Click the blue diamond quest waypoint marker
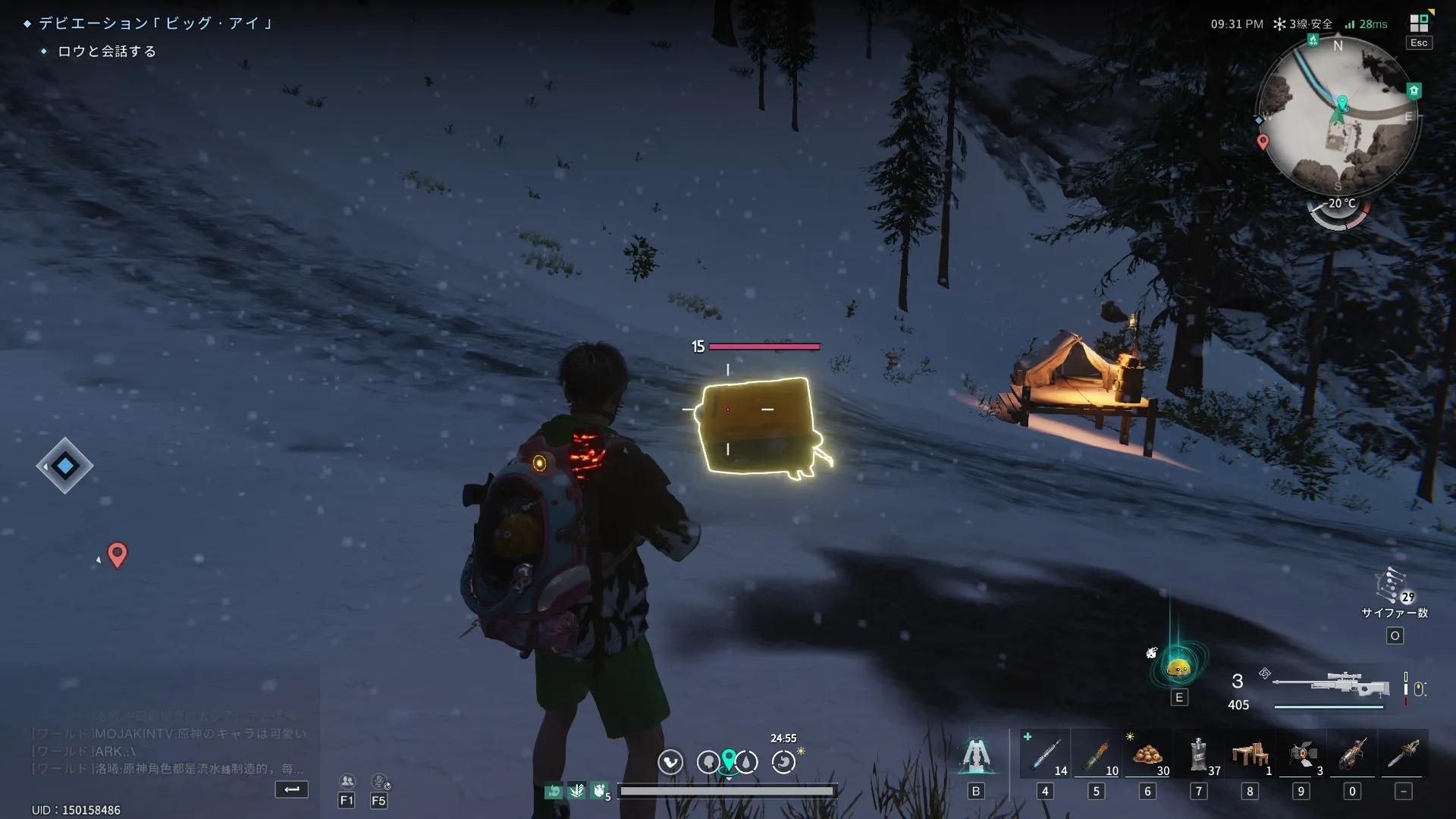 click(x=65, y=466)
